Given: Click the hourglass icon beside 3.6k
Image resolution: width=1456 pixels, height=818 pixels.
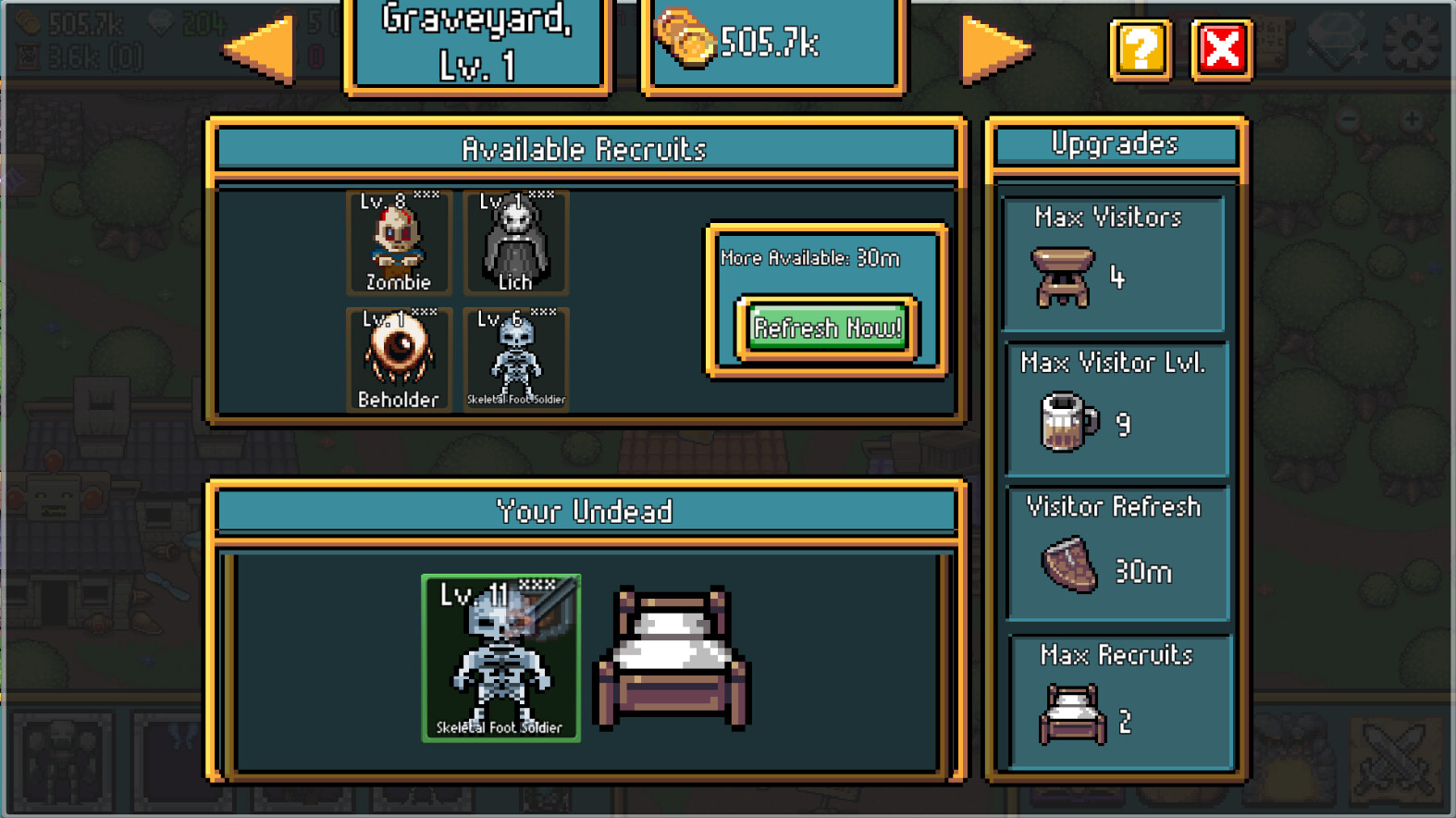Looking at the screenshot, I should coord(28,55).
